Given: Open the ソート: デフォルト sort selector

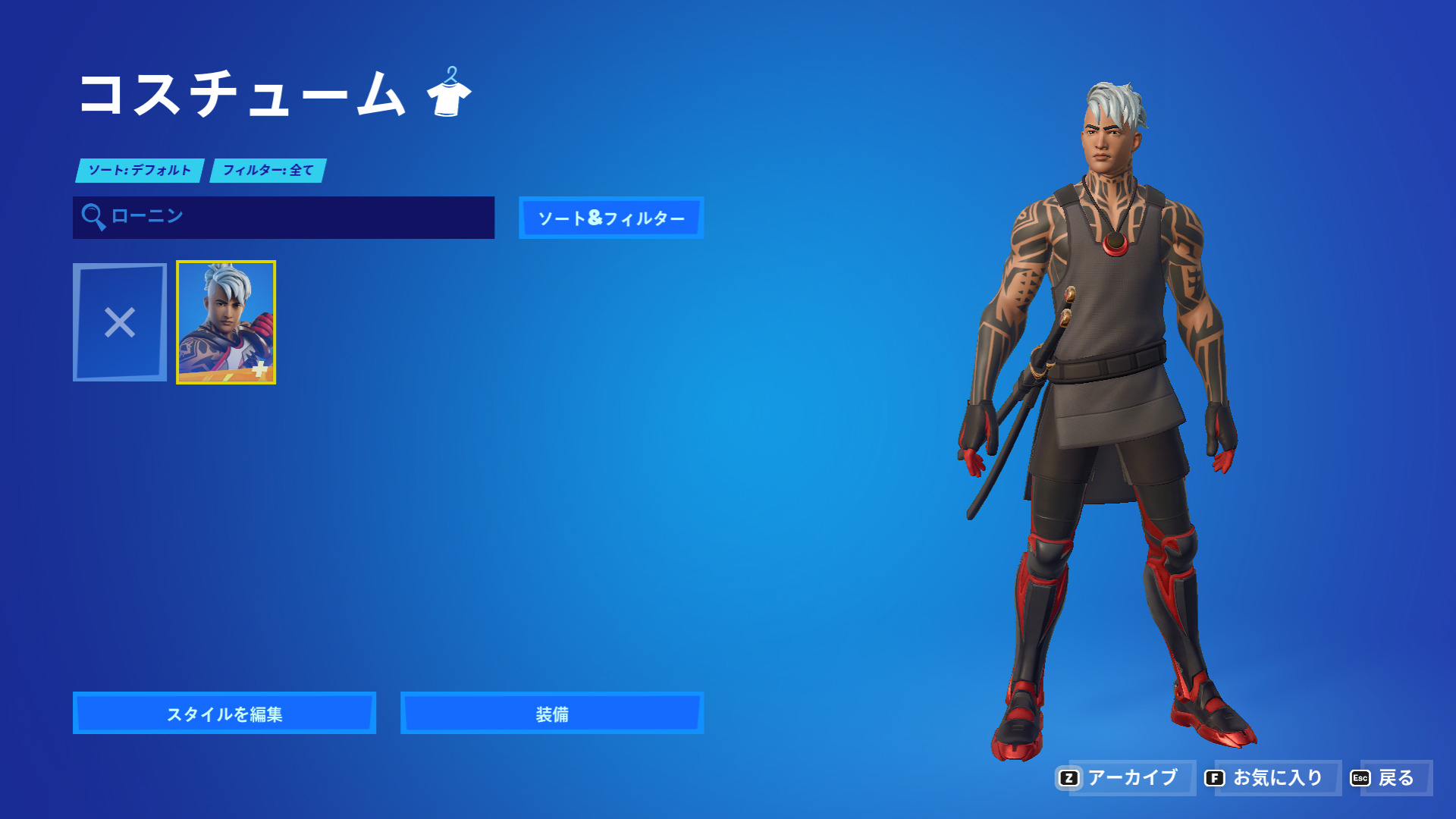Looking at the screenshot, I should click(x=139, y=171).
